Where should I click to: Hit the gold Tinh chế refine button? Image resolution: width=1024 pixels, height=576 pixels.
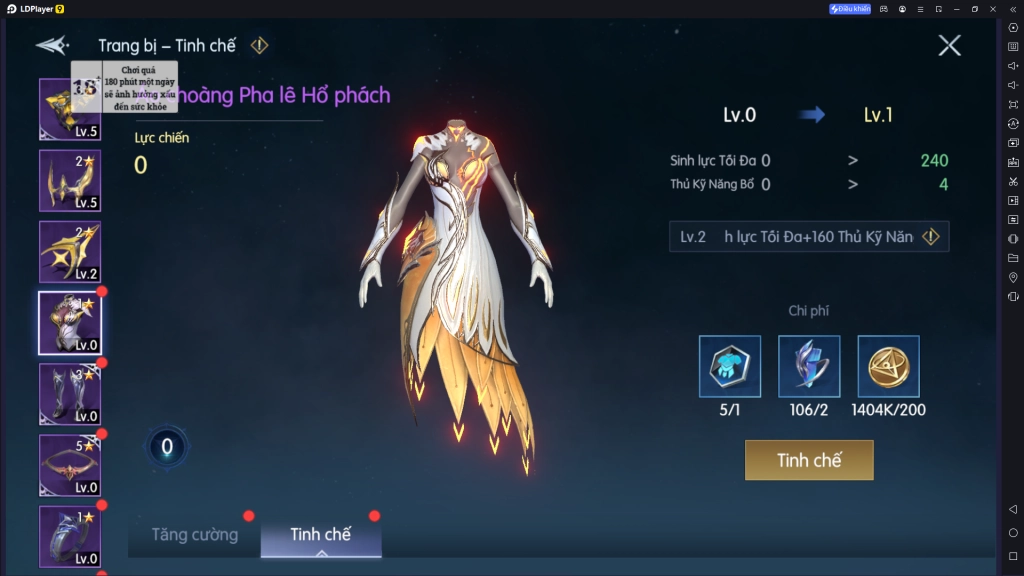pos(809,460)
